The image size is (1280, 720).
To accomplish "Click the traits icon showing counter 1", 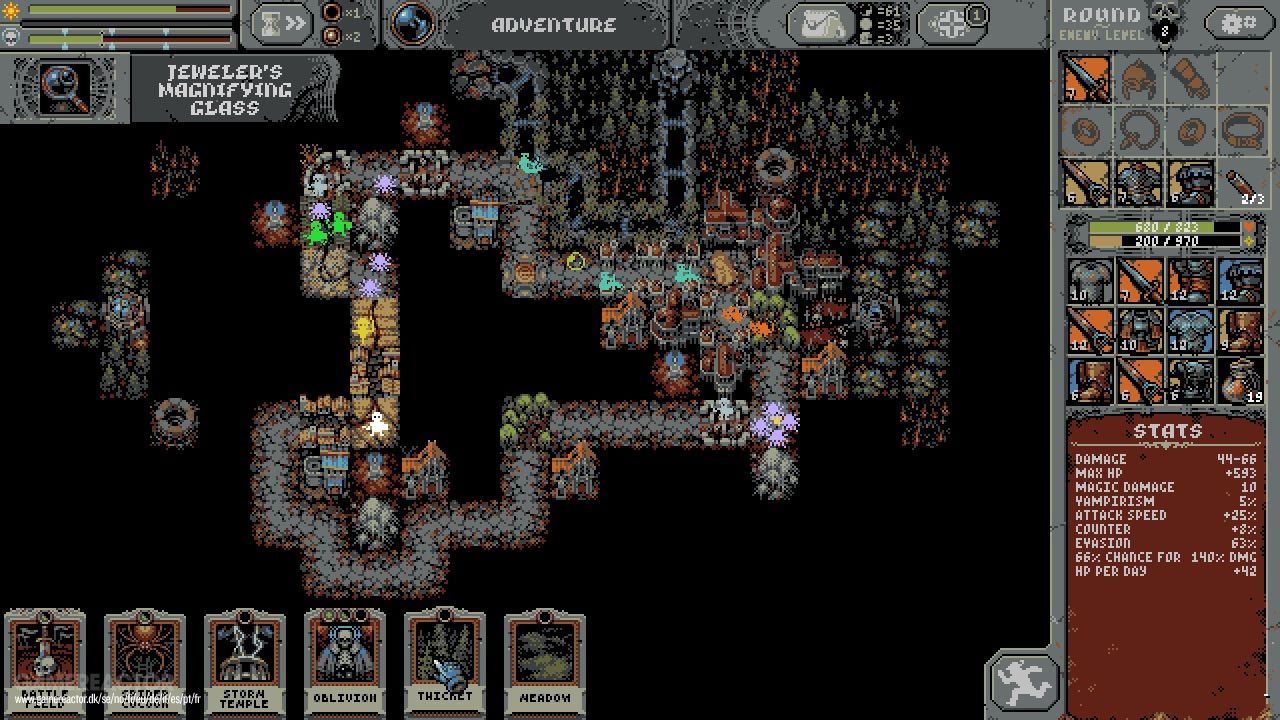I will (950, 22).
